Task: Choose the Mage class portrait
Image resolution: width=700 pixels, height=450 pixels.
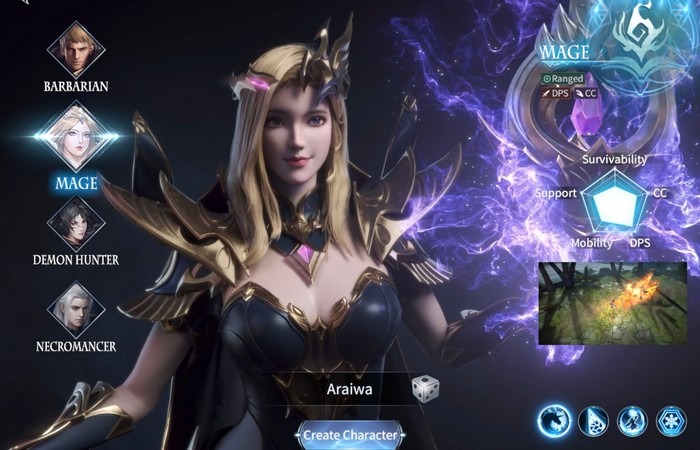Action: 76,139
